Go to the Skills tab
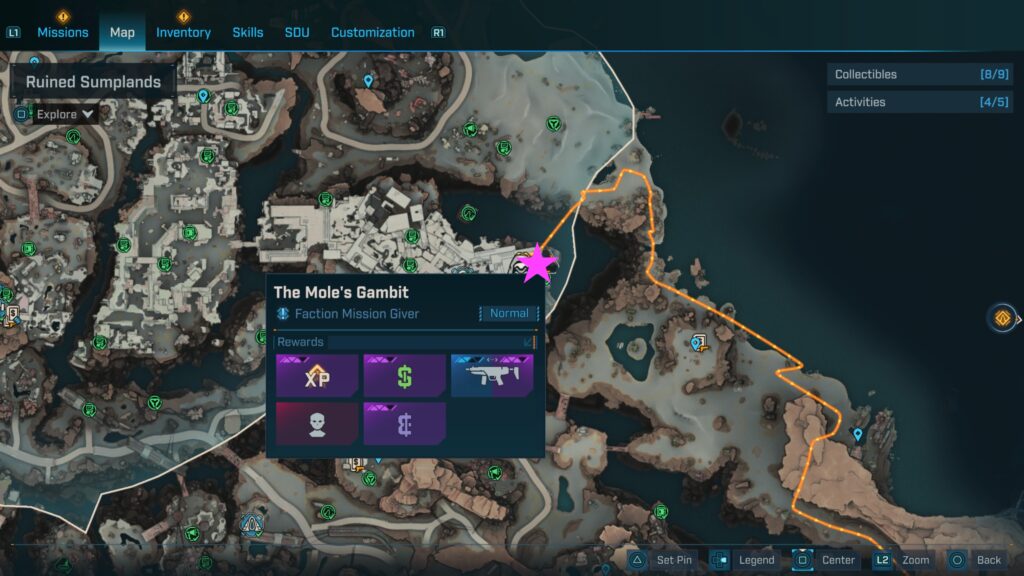Image resolution: width=1024 pixels, height=576 pixels. [248, 32]
